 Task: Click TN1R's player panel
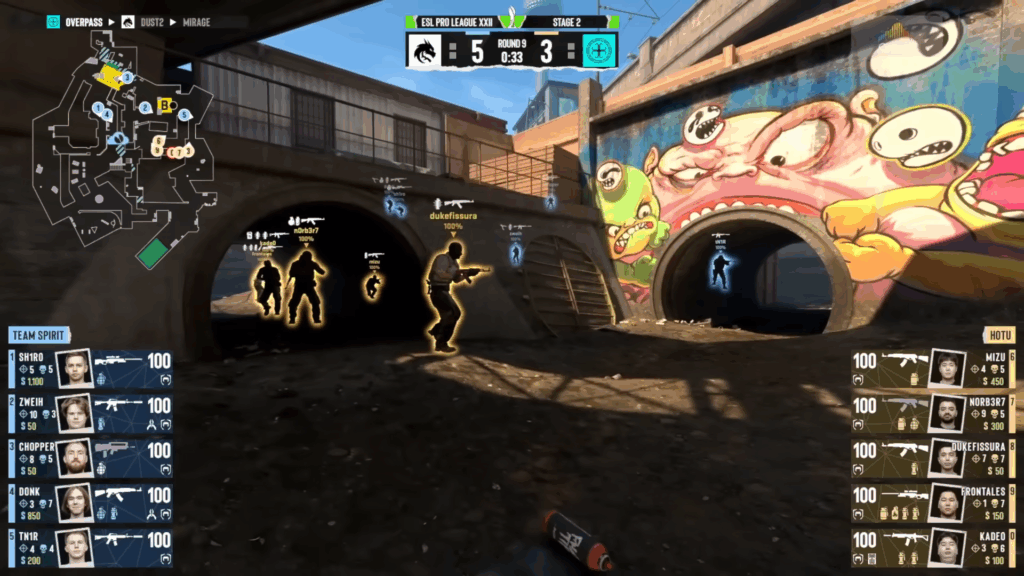point(90,546)
